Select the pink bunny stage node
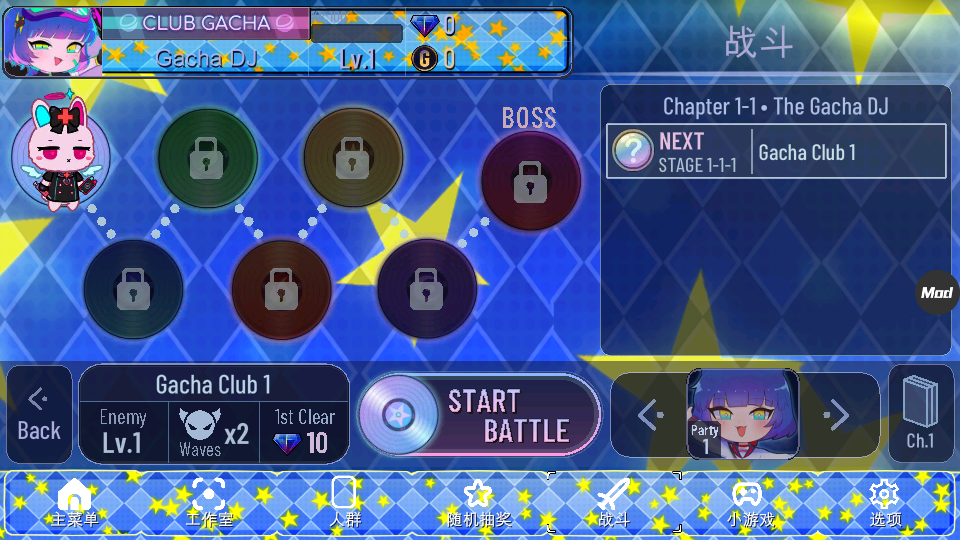 [x=60, y=155]
